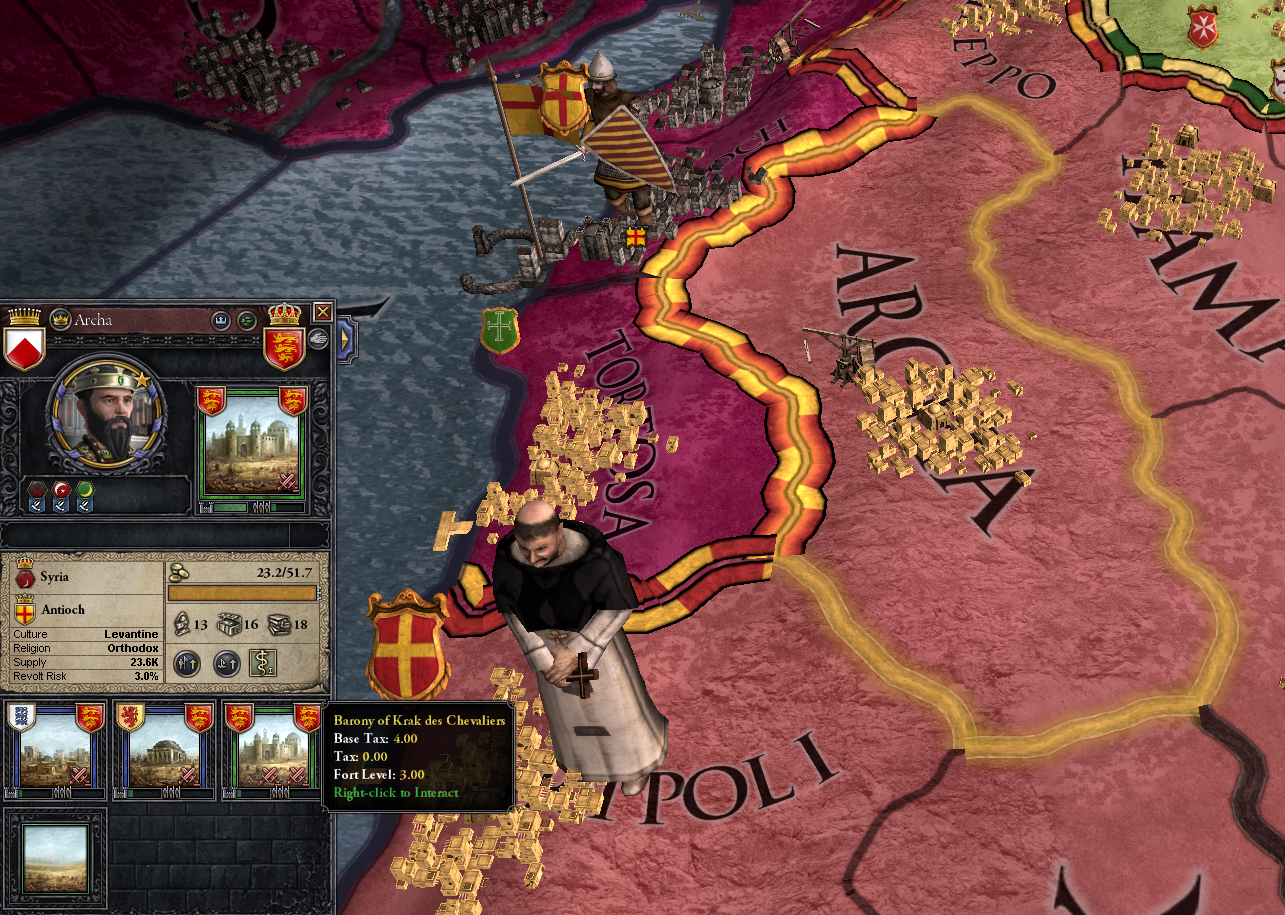The height and width of the screenshot is (915, 1285).
Task: Click the levy helmet icon showing 13
Action: [x=182, y=624]
